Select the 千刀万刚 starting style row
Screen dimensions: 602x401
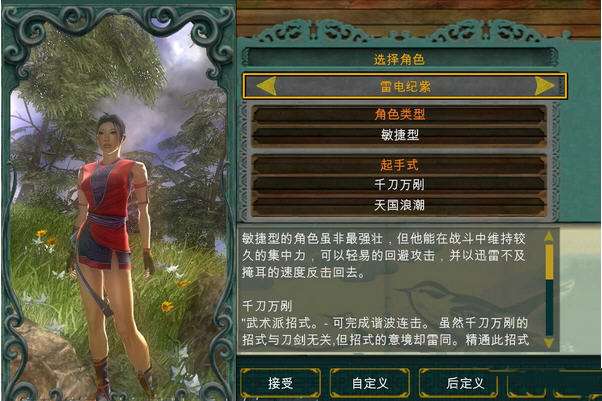click(x=400, y=184)
